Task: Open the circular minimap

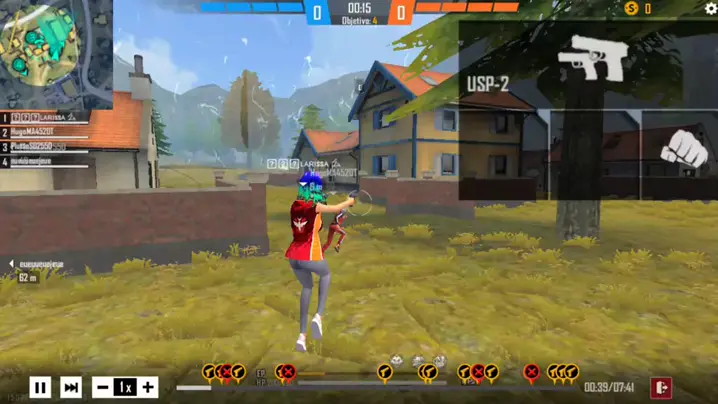Action: (x=43, y=45)
